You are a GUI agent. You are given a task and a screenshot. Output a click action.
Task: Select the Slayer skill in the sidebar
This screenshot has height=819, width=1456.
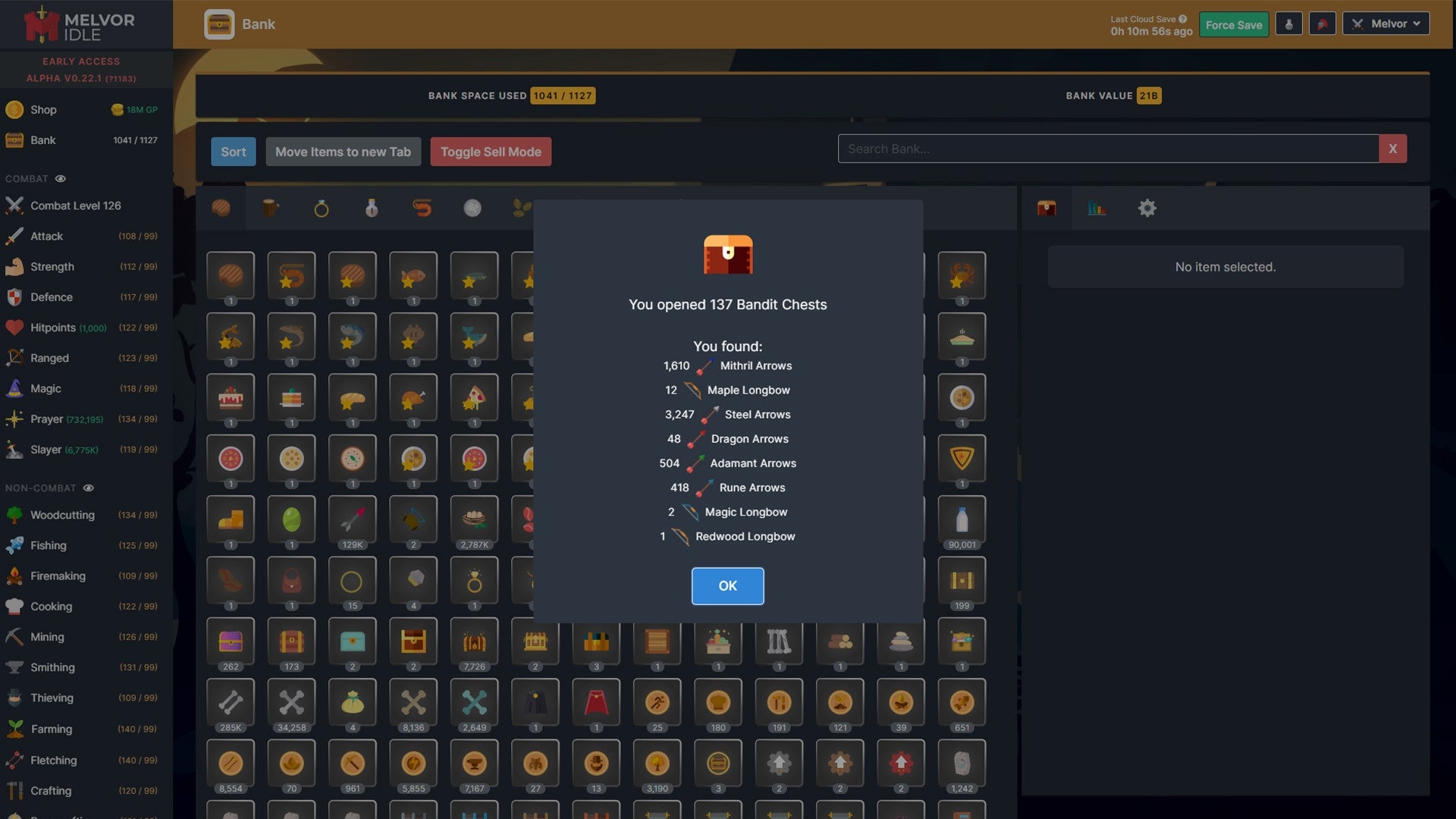point(45,449)
